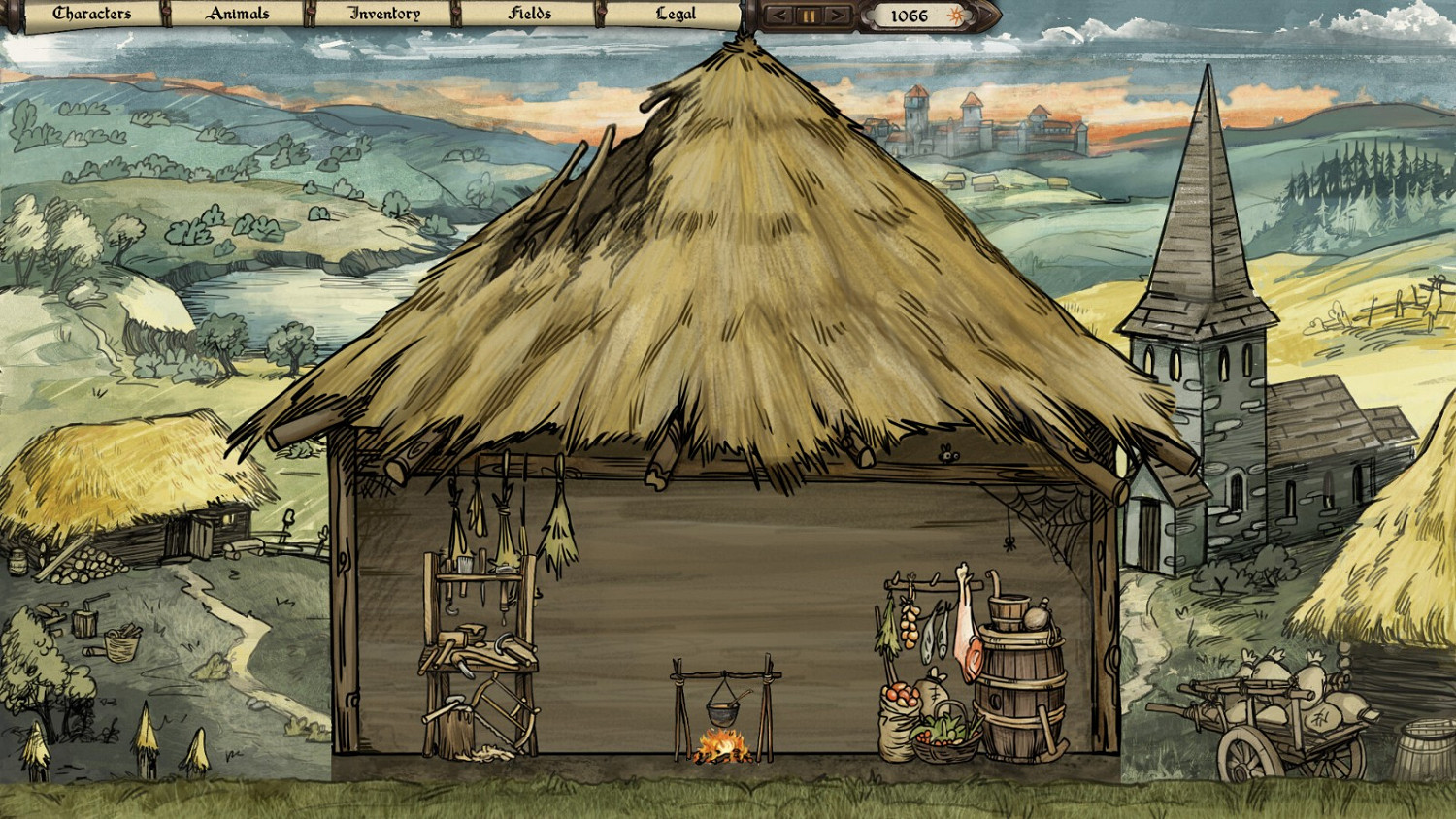Open the Legal menu
Screen dimensions: 1456x819
click(677, 14)
